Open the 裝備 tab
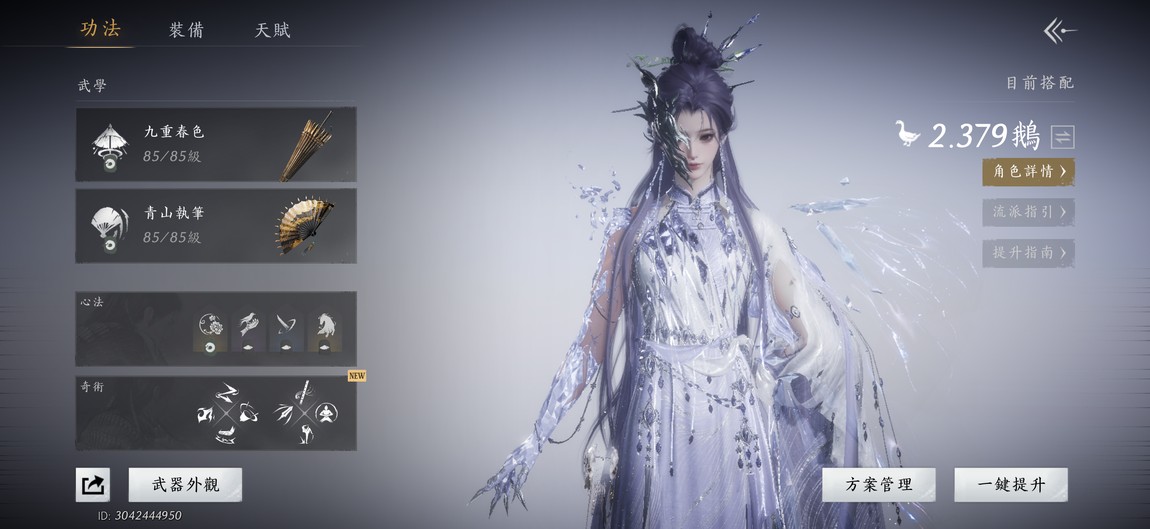The height and width of the screenshot is (529, 1150). click(x=186, y=30)
